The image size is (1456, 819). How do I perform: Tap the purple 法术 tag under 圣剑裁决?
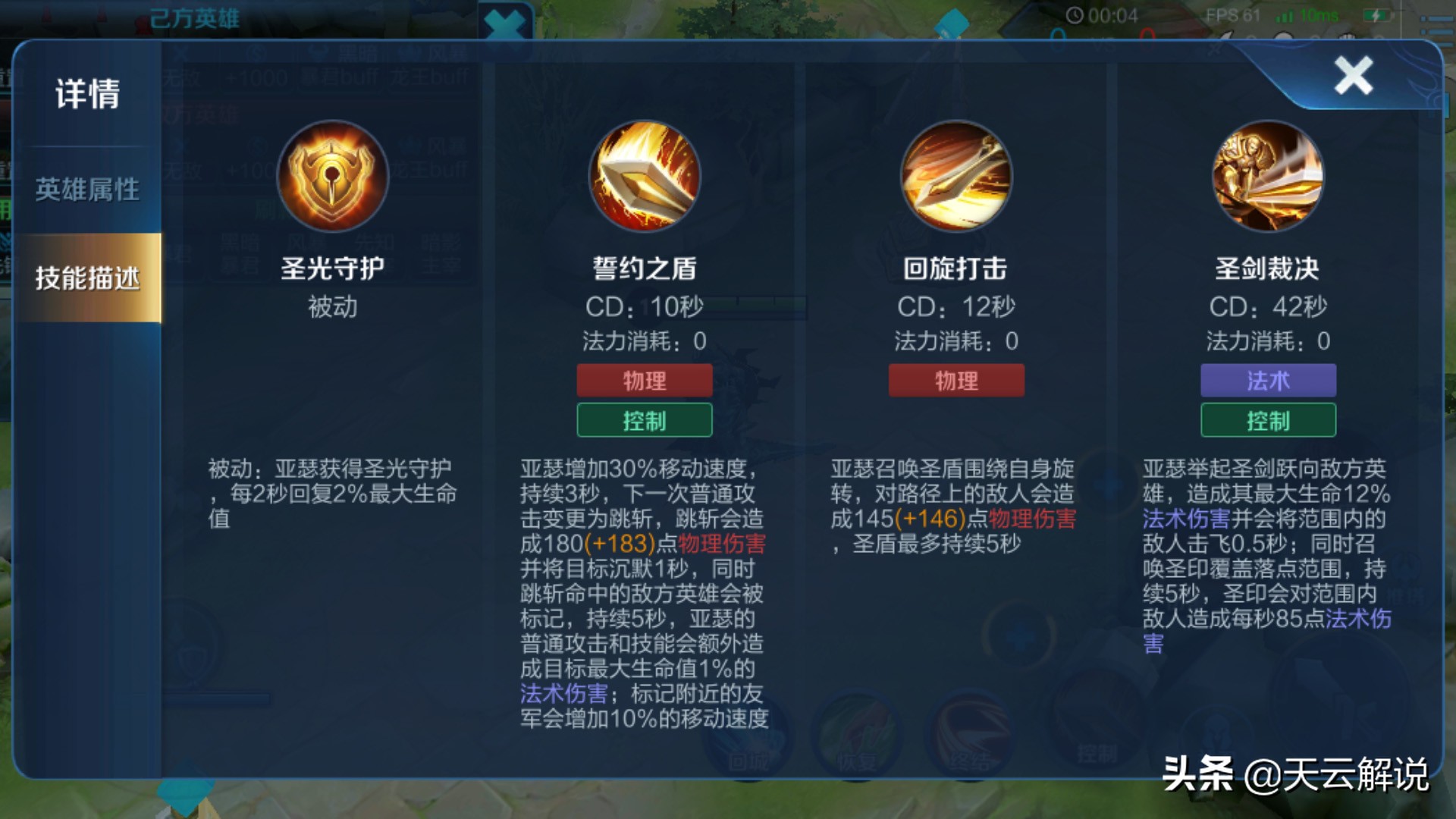click(1267, 380)
